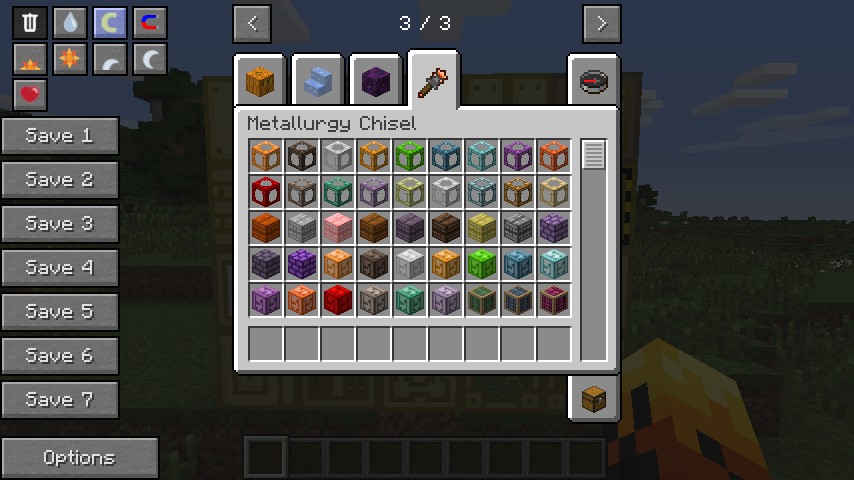
Task: Switch to the purple block tab
Action: 376,80
